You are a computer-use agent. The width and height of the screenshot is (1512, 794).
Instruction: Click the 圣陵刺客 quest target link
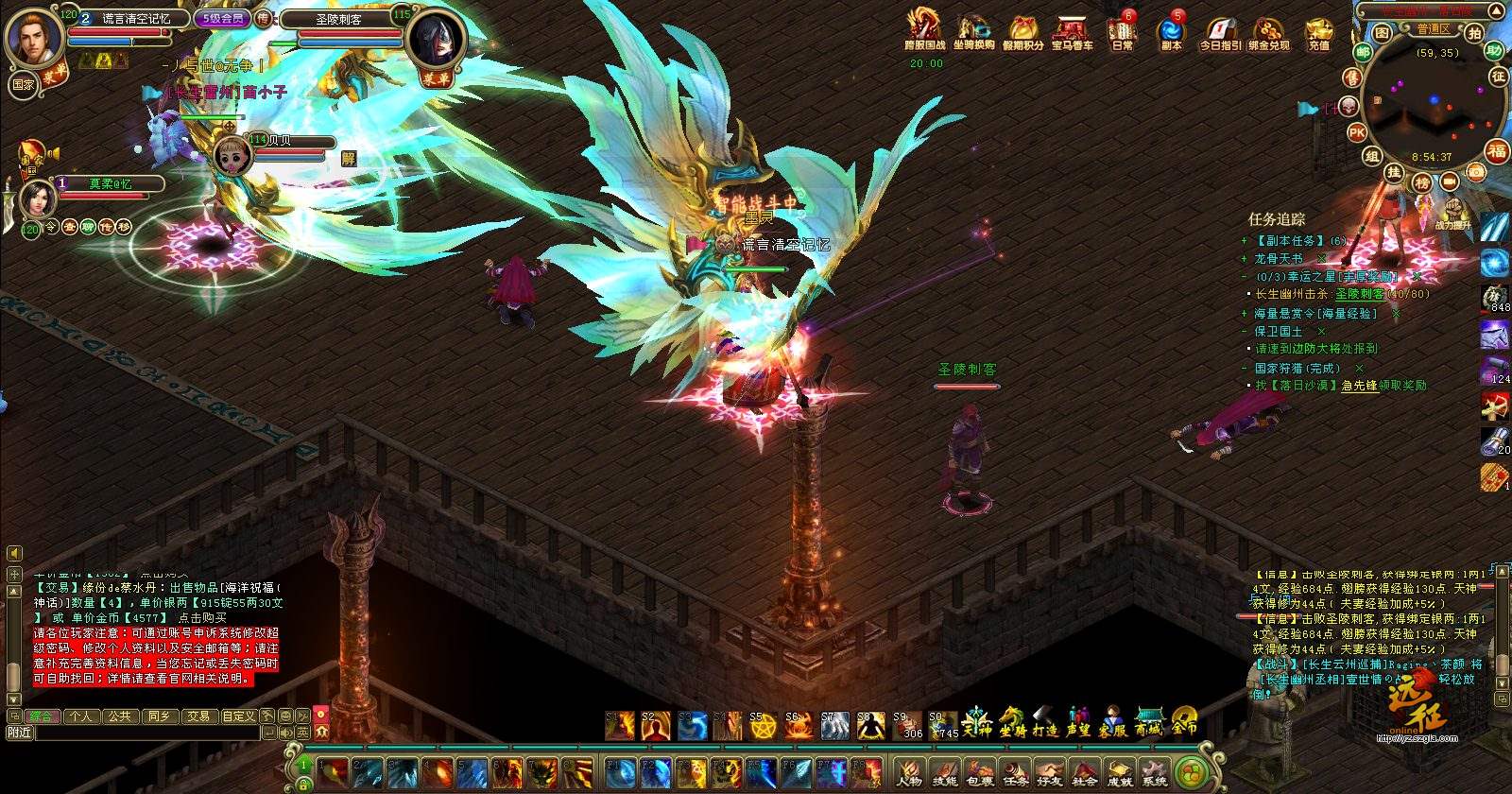1359,294
